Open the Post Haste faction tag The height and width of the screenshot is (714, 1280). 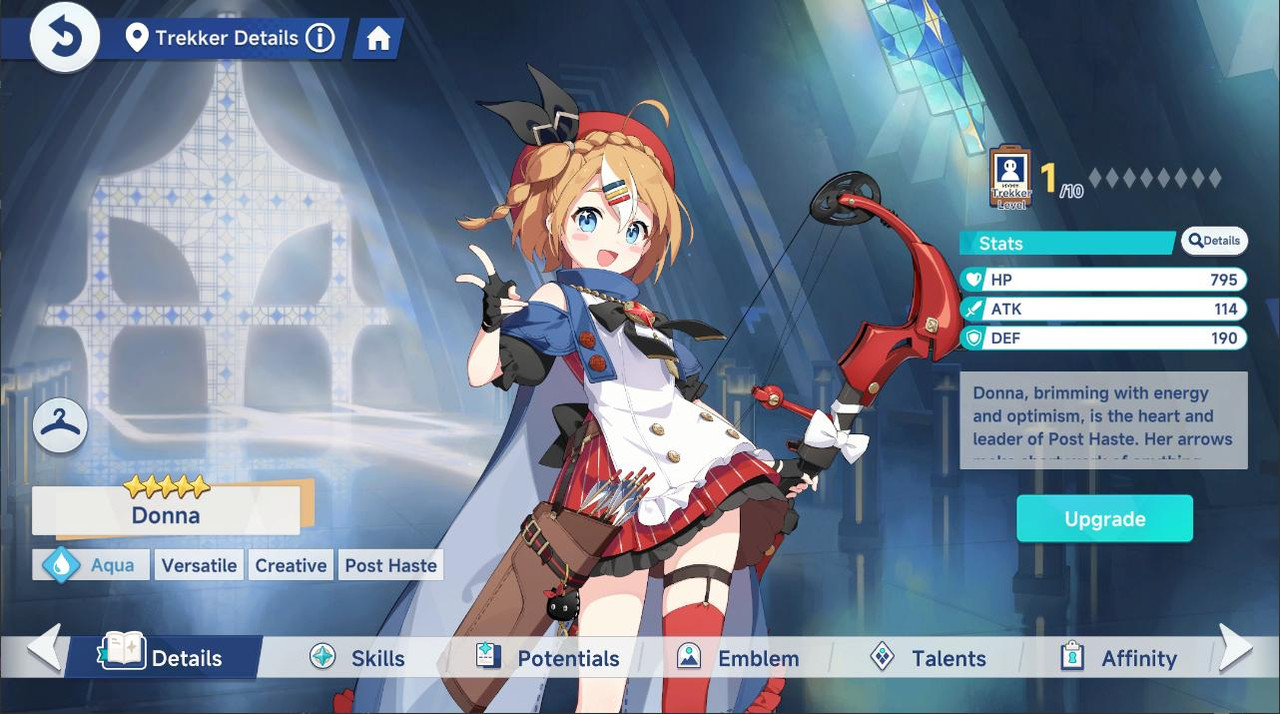click(391, 565)
